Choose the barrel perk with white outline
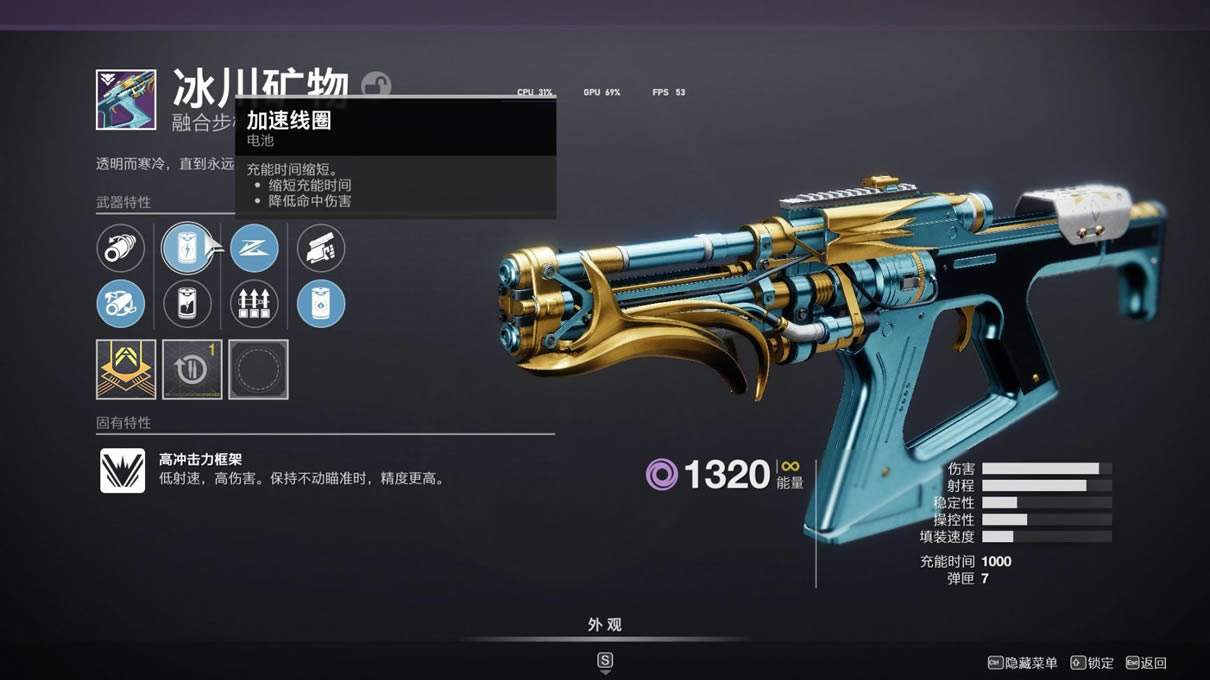The image size is (1210, 680). (x=121, y=248)
